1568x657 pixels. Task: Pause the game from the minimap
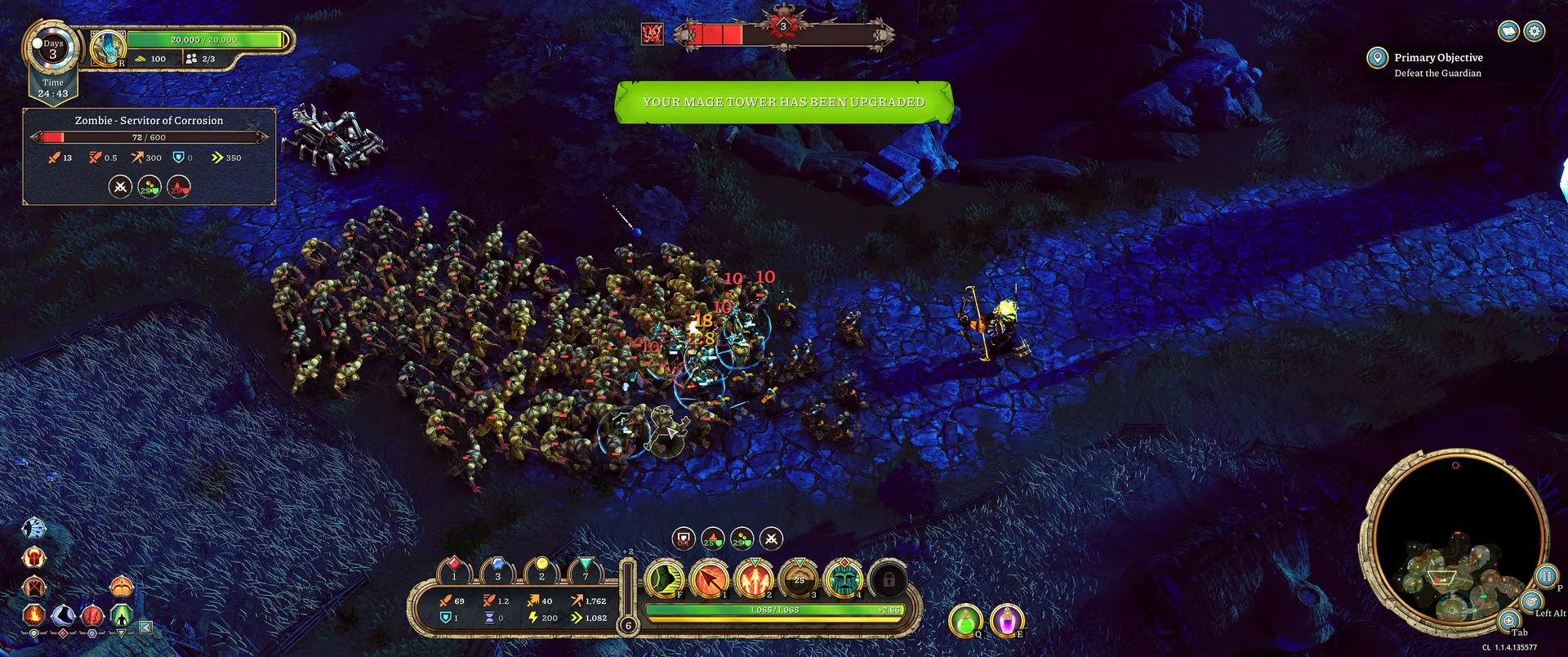pyautogui.click(x=1546, y=576)
